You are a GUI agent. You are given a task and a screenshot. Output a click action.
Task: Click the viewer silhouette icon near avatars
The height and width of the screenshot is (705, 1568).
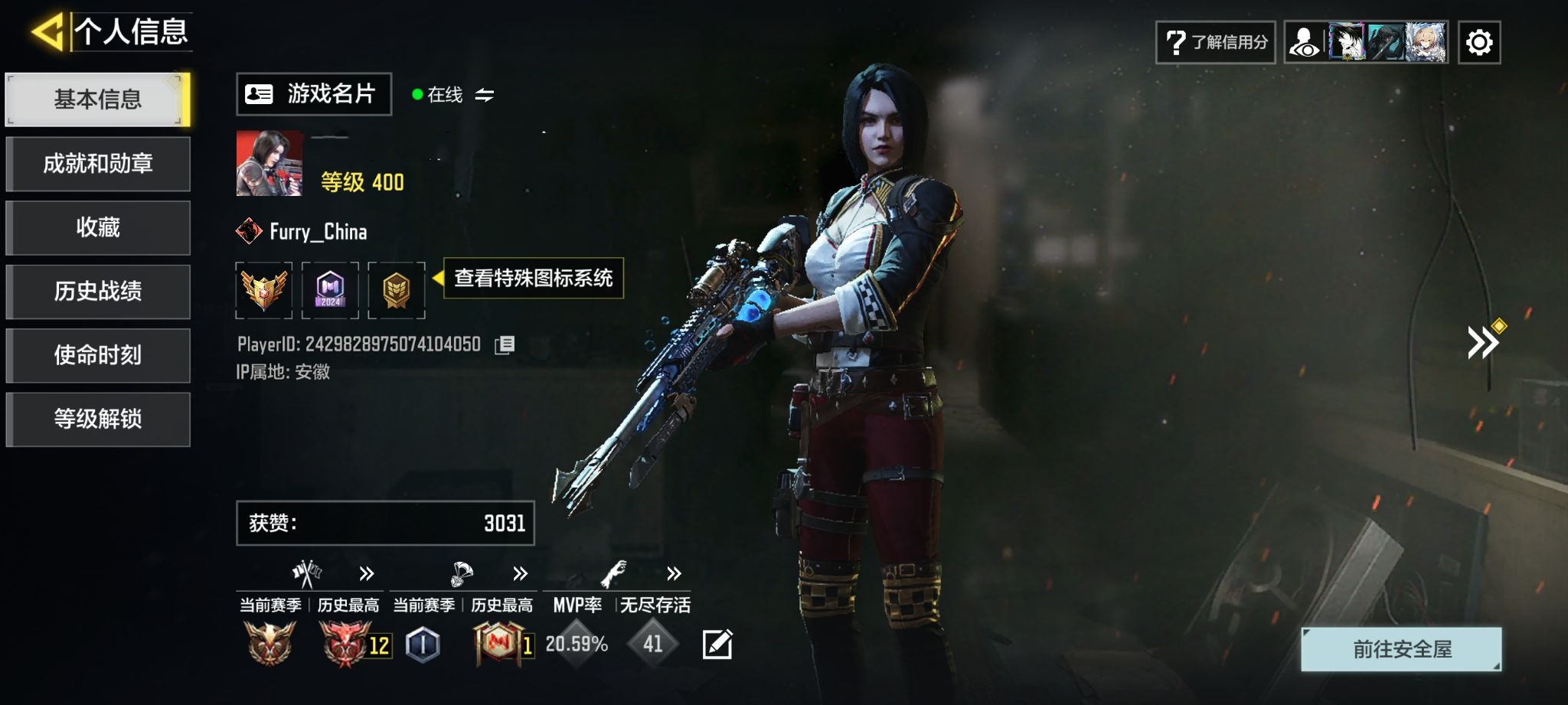point(1305,42)
